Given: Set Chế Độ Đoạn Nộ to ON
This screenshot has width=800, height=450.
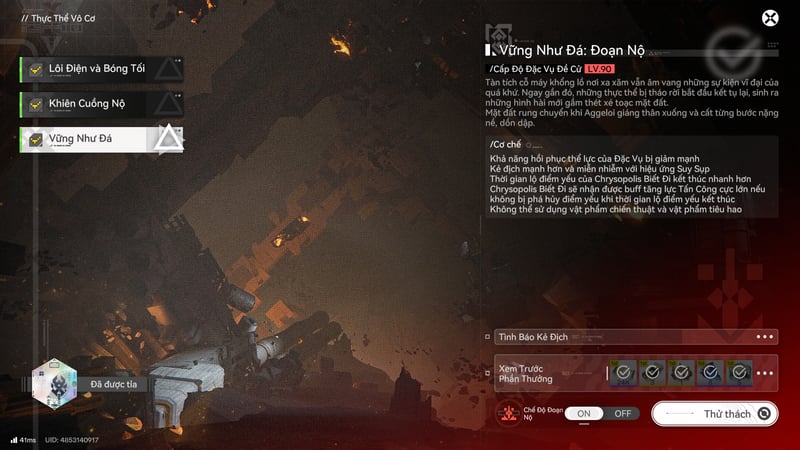Looking at the screenshot, I should [x=585, y=413].
